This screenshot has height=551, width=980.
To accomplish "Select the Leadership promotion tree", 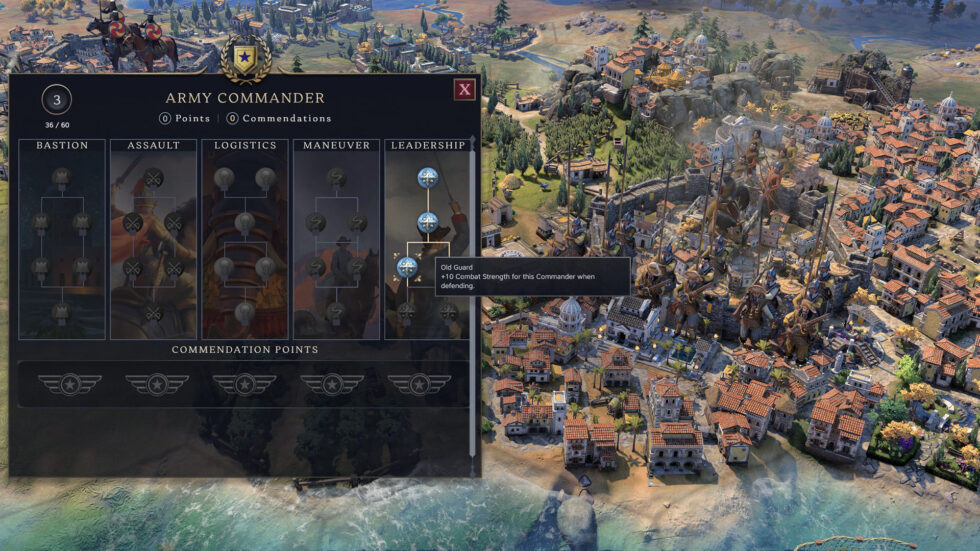I will tap(427, 146).
